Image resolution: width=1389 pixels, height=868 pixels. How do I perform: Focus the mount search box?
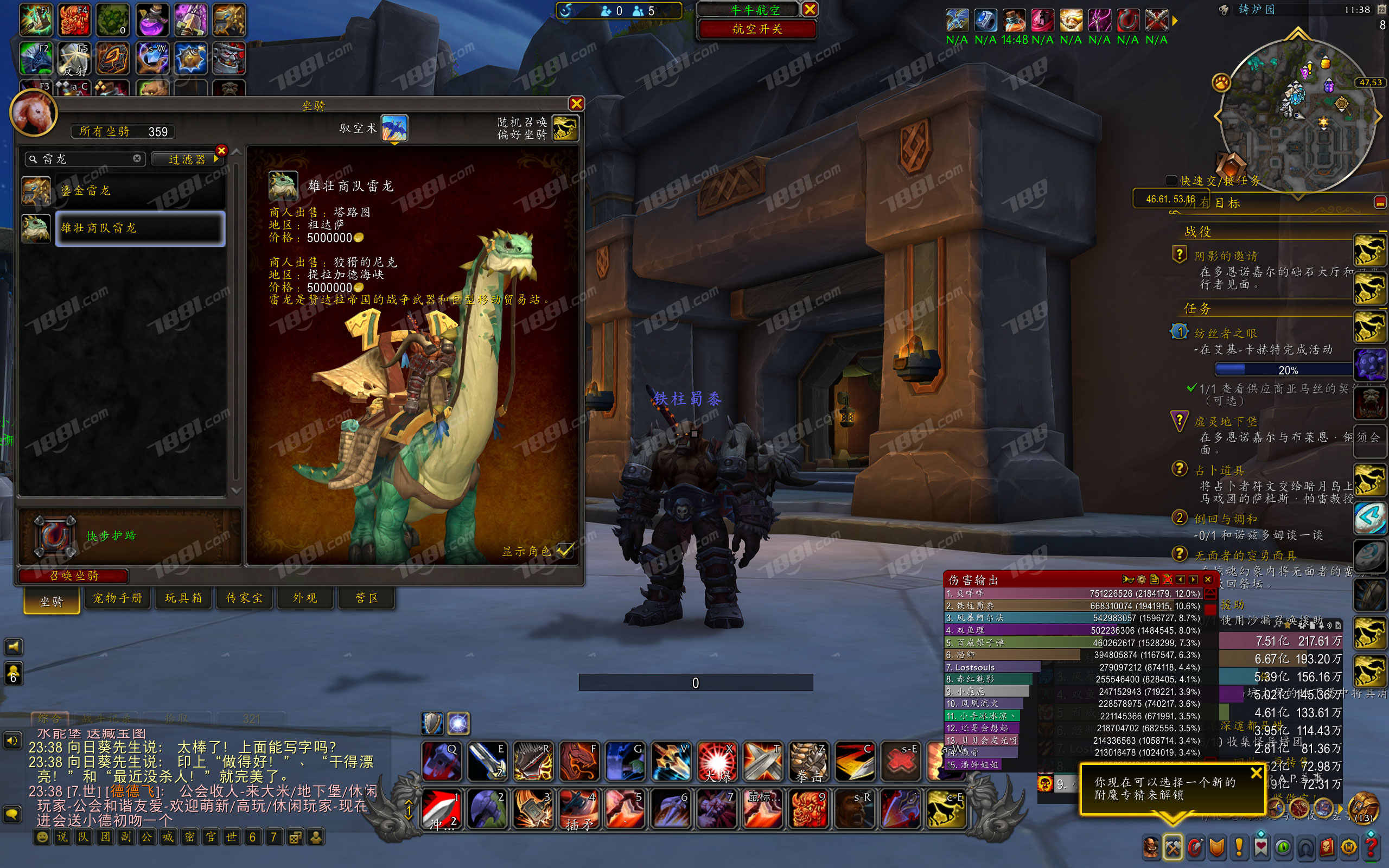click(86, 159)
